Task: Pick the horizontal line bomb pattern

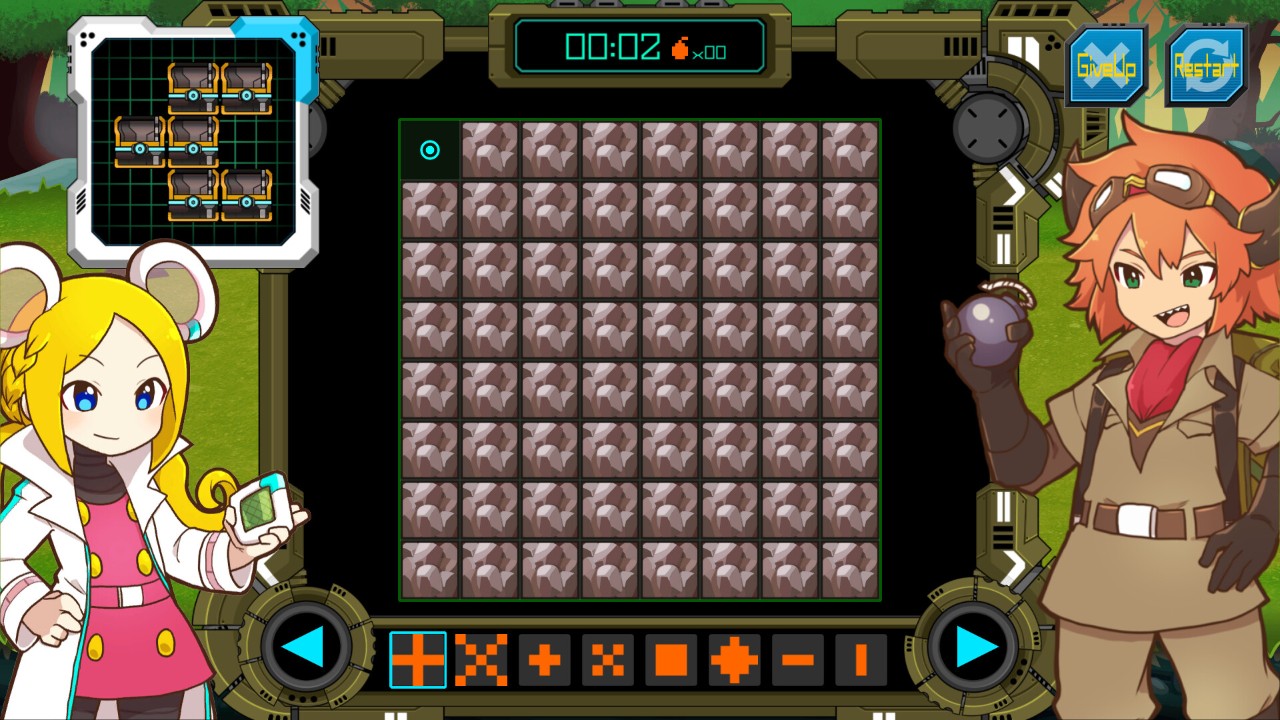Action: pyautogui.click(x=798, y=660)
